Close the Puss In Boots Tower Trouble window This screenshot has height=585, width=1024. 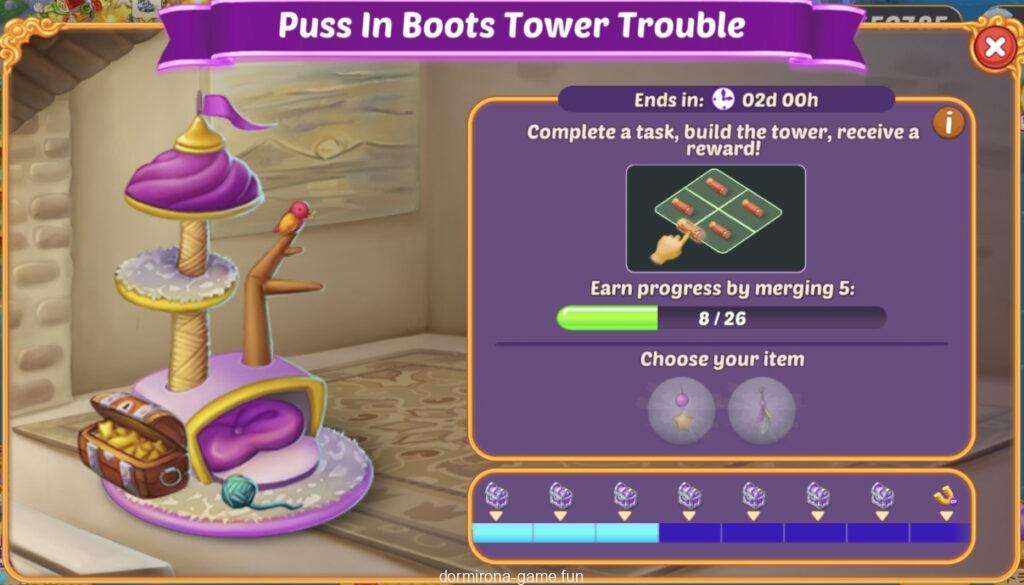[993, 47]
